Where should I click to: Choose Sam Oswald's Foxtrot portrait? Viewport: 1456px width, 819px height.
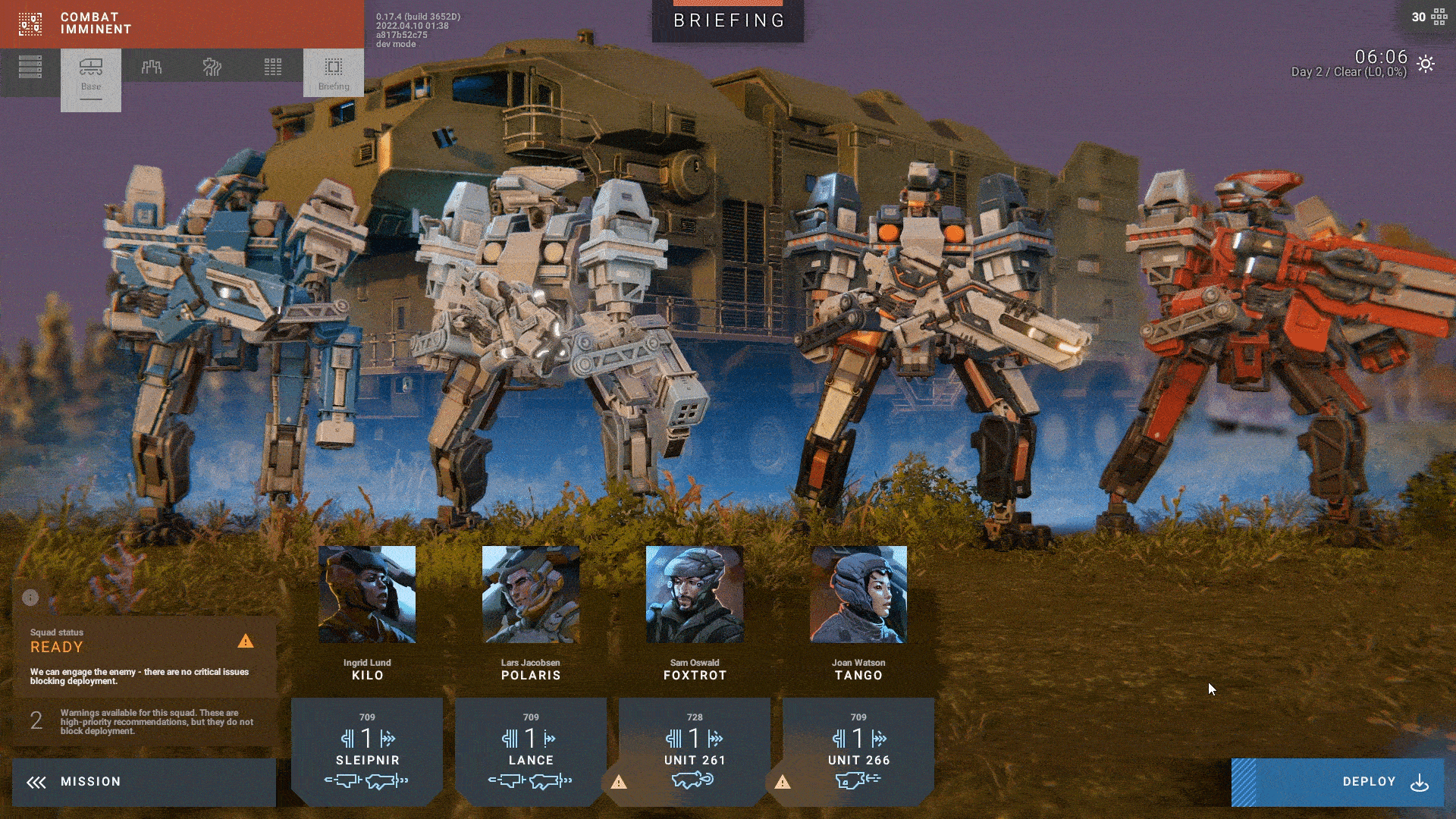(695, 595)
